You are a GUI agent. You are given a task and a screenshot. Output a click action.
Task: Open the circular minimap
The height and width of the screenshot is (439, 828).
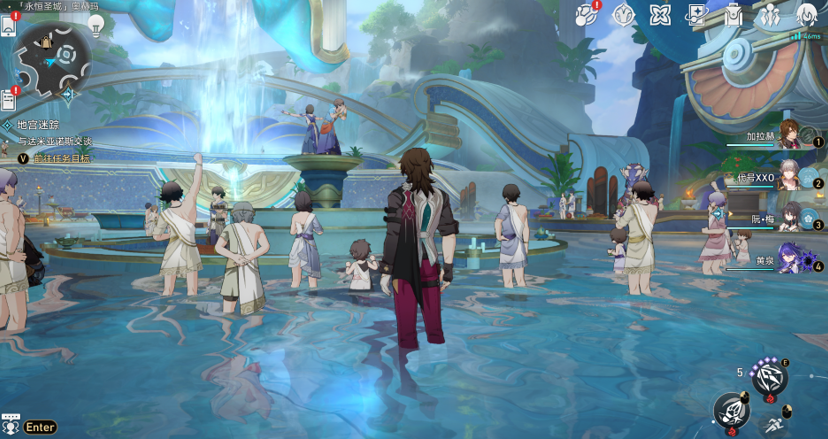tap(54, 55)
